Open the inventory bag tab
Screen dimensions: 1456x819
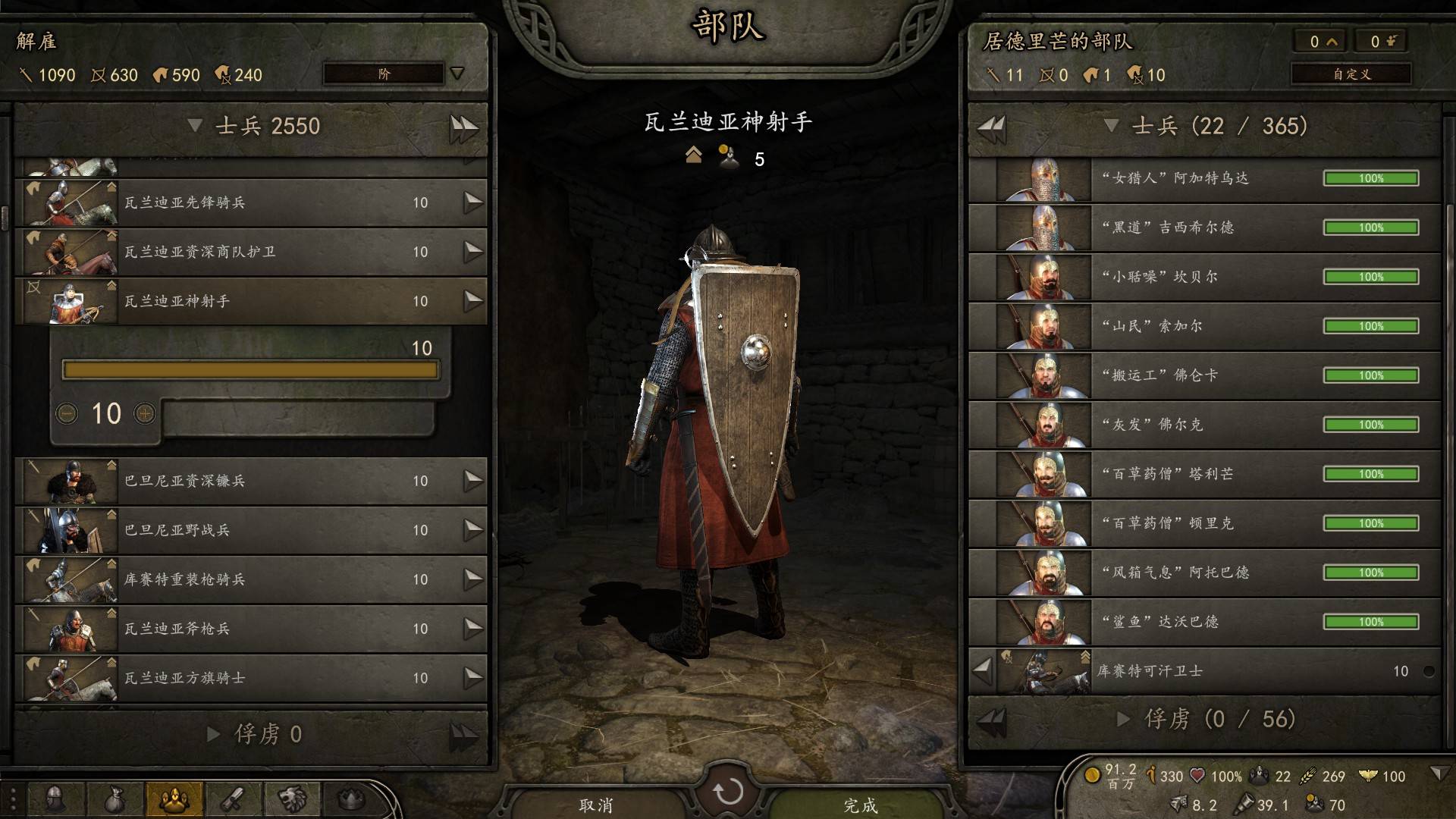tap(114, 799)
